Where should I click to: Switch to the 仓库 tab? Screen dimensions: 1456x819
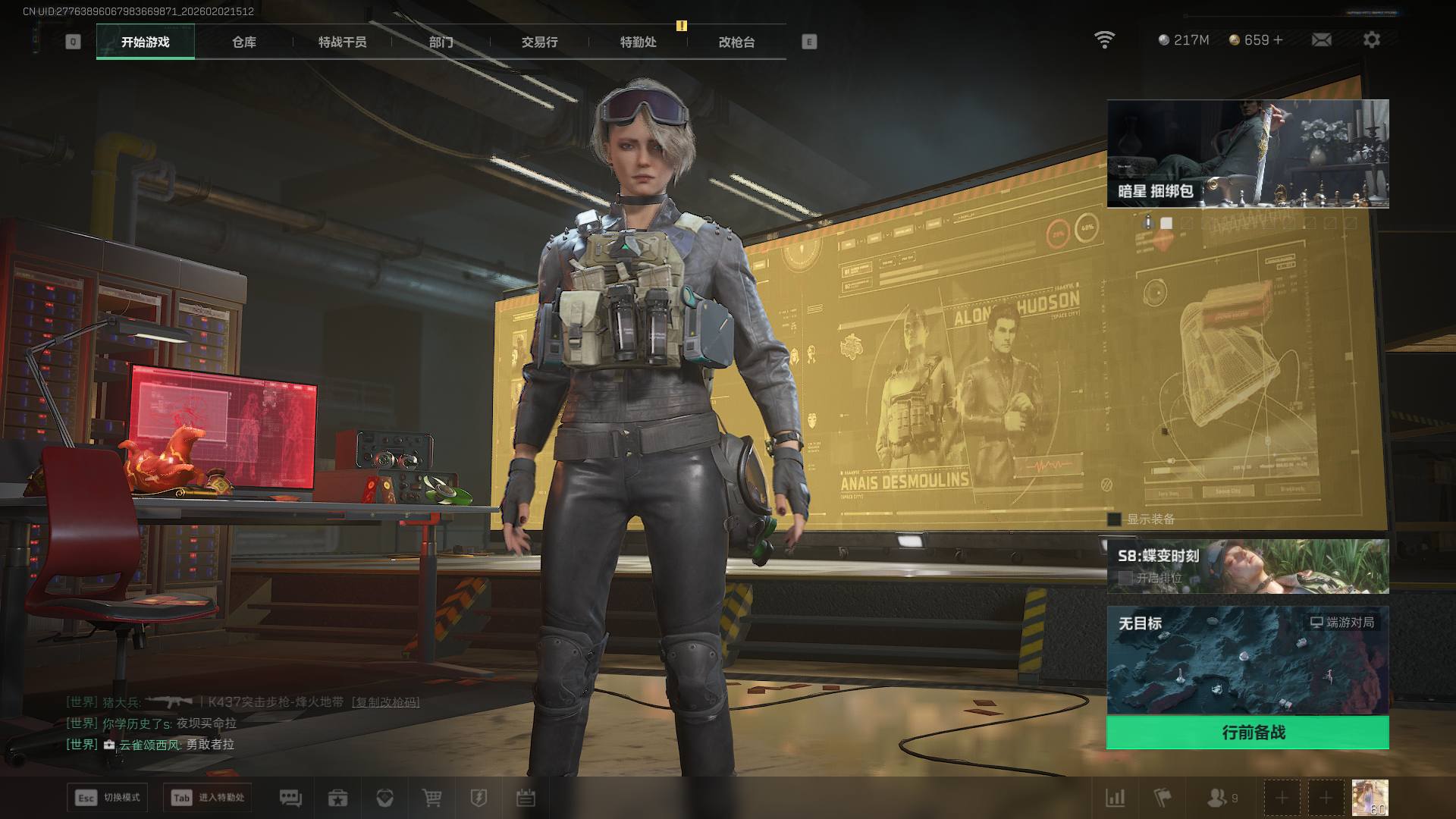pyautogui.click(x=244, y=42)
